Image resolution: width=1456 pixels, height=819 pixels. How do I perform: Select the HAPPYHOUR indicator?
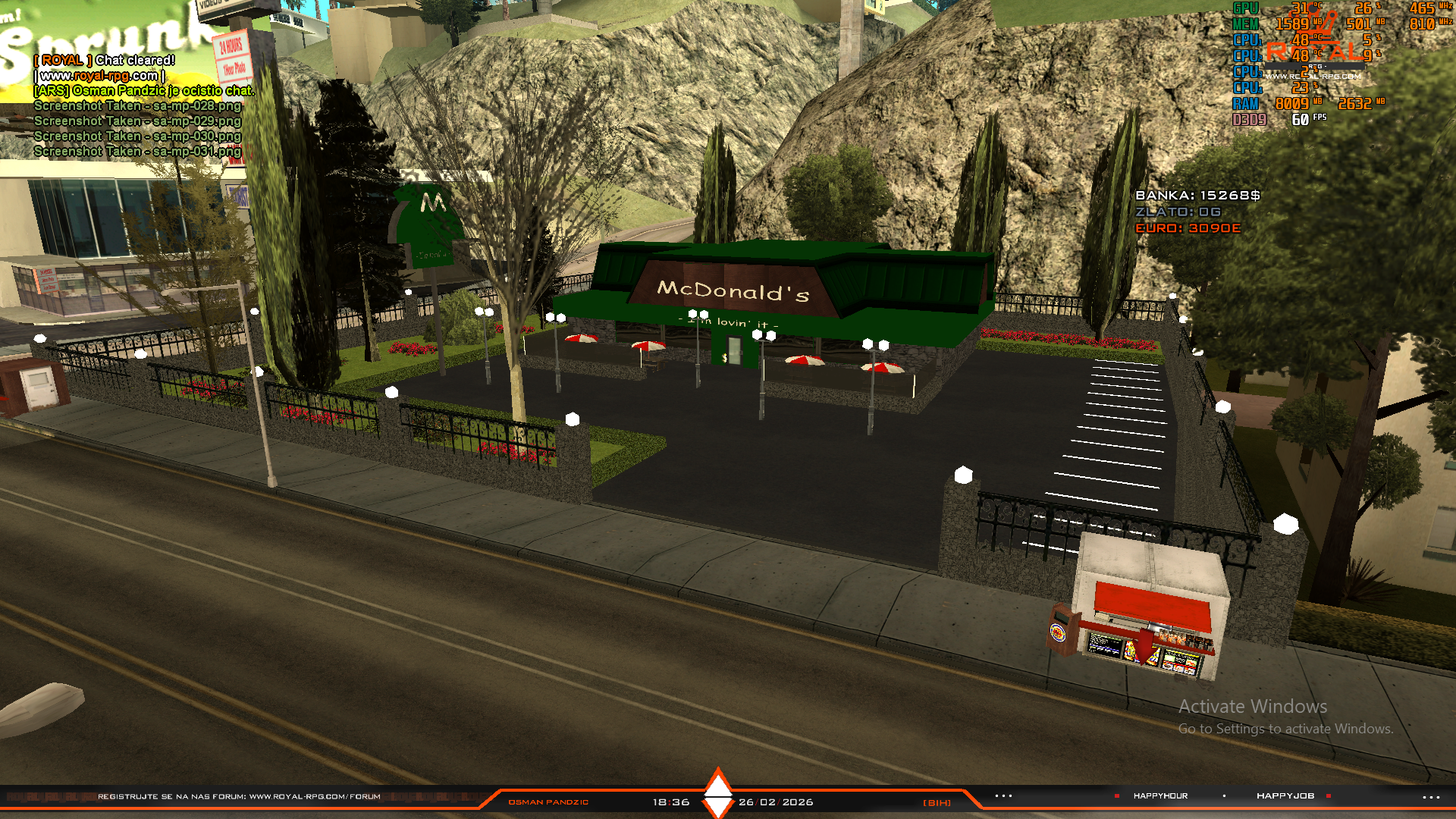pos(1160,795)
